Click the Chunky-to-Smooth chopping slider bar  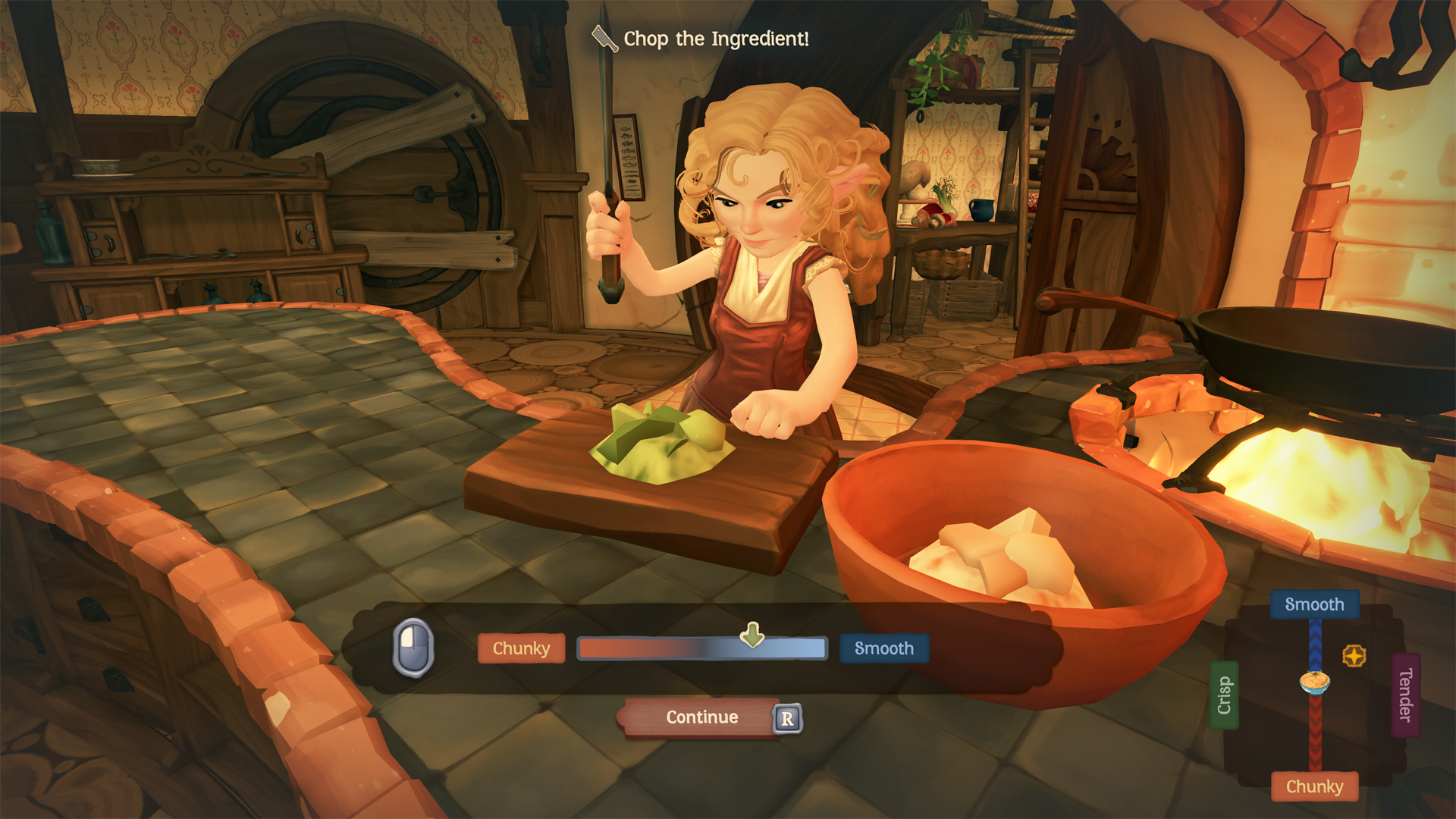(701, 649)
